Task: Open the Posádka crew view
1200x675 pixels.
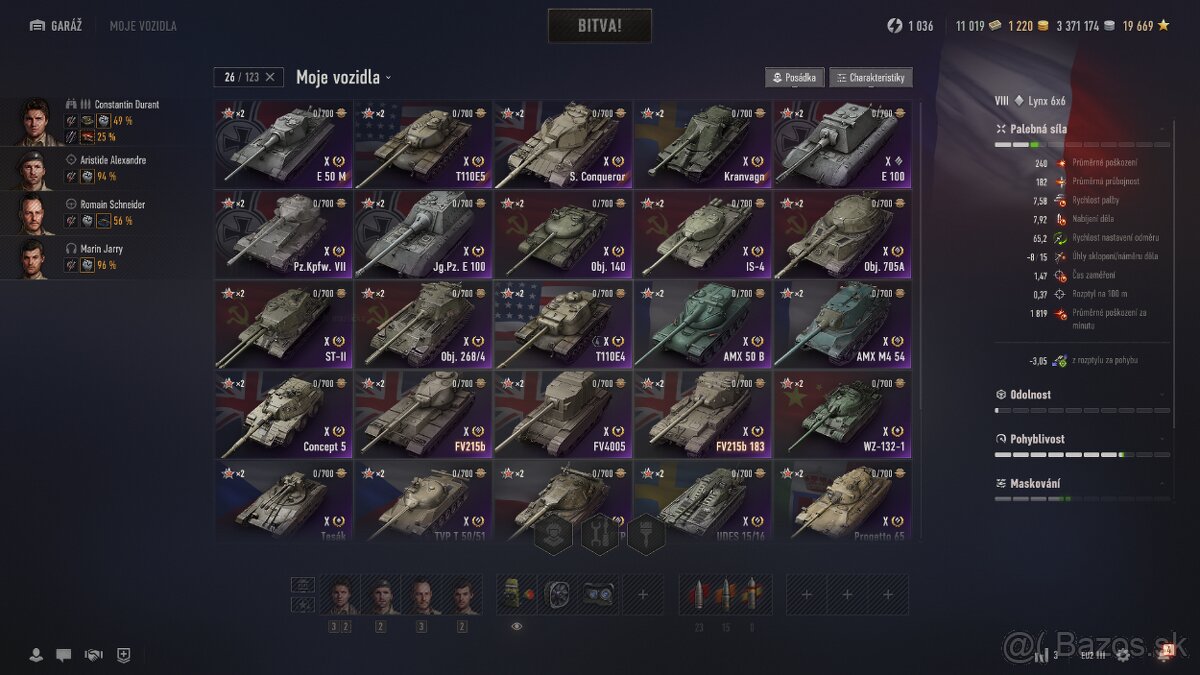Action: tap(795, 78)
